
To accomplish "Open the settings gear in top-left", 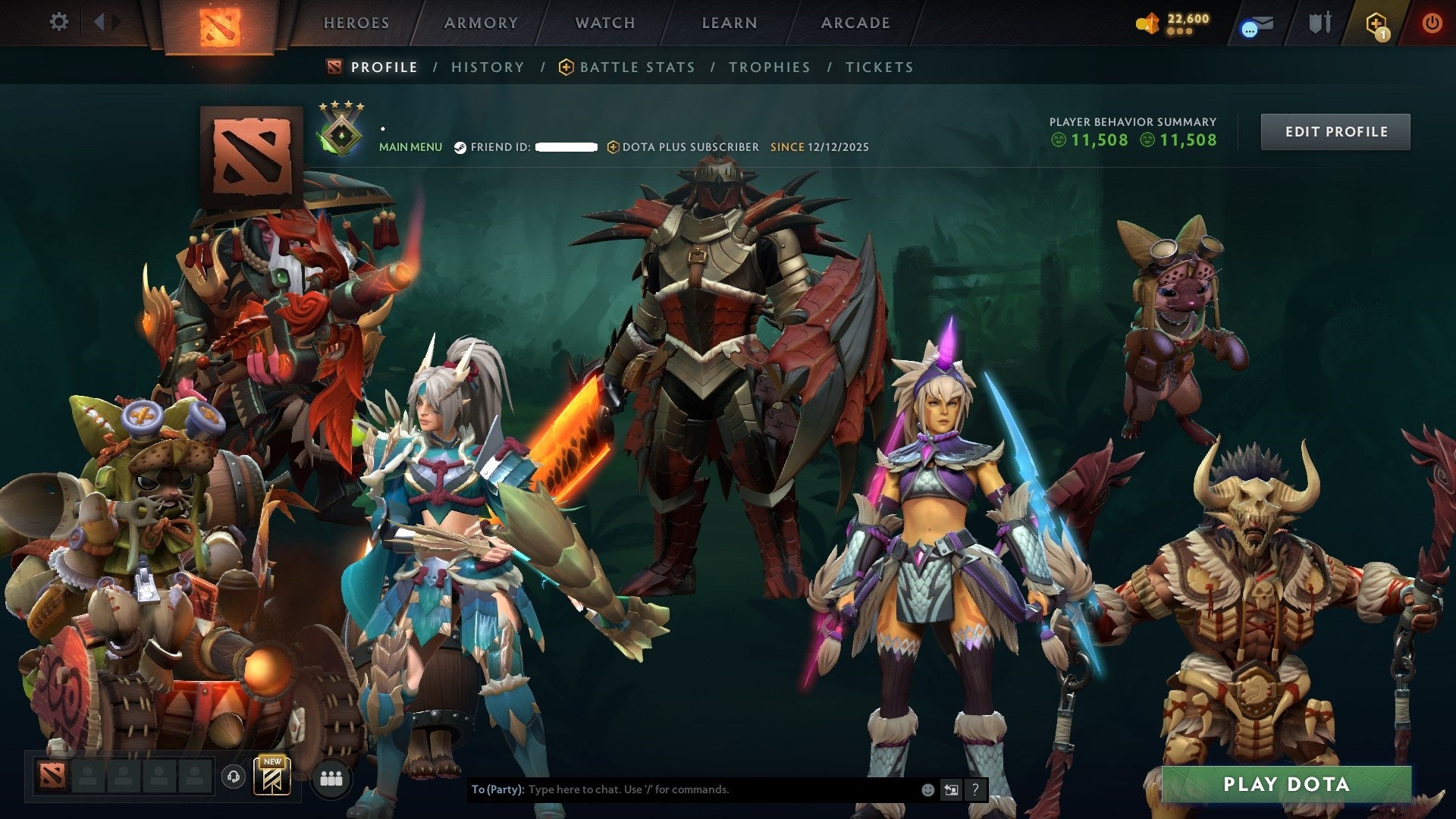I will pos(58,22).
